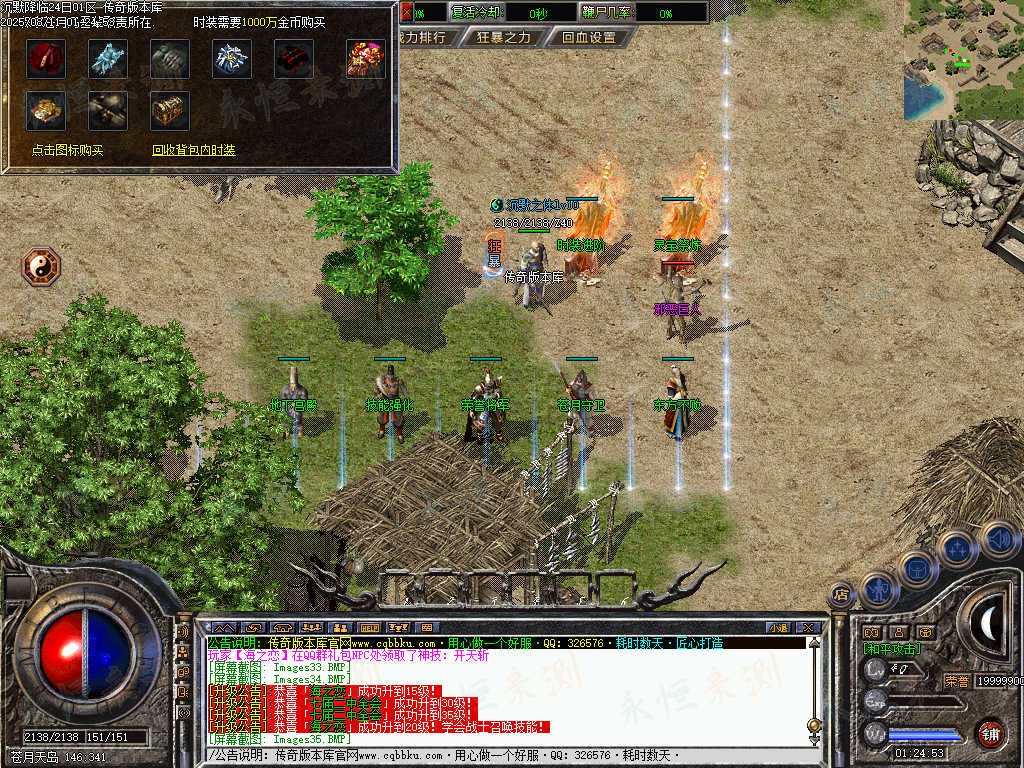Choose the golden treasure chest icon

(170, 110)
